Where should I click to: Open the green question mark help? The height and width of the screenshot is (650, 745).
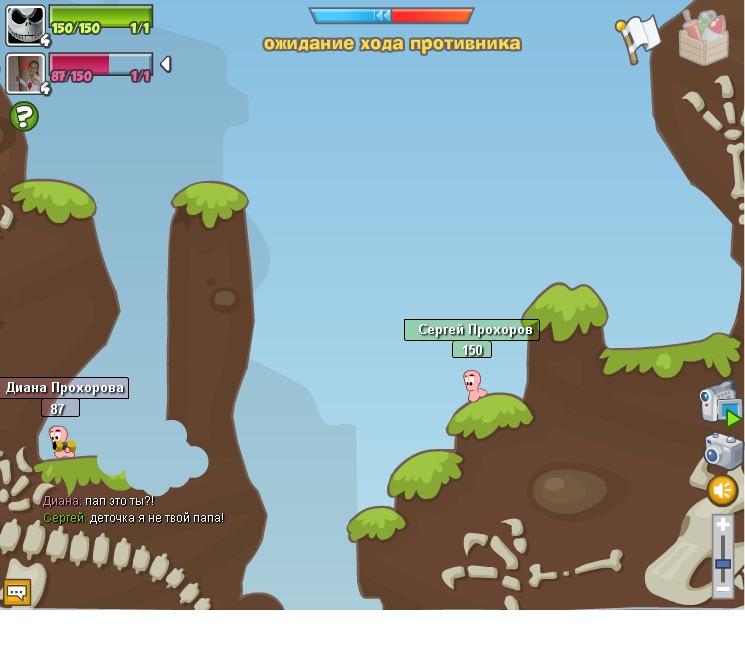coord(24,117)
